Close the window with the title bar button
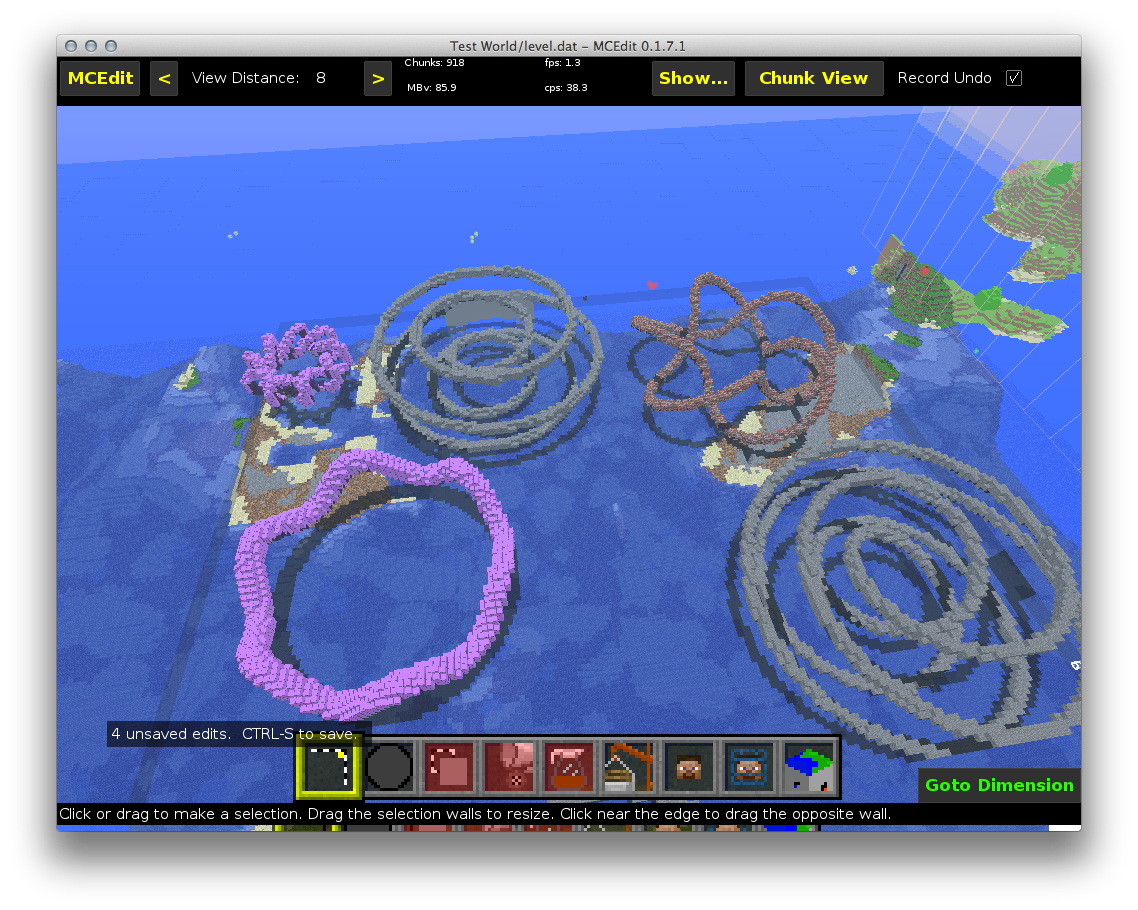This screenshot has height=910, width=1138. [x=71, y=46]
